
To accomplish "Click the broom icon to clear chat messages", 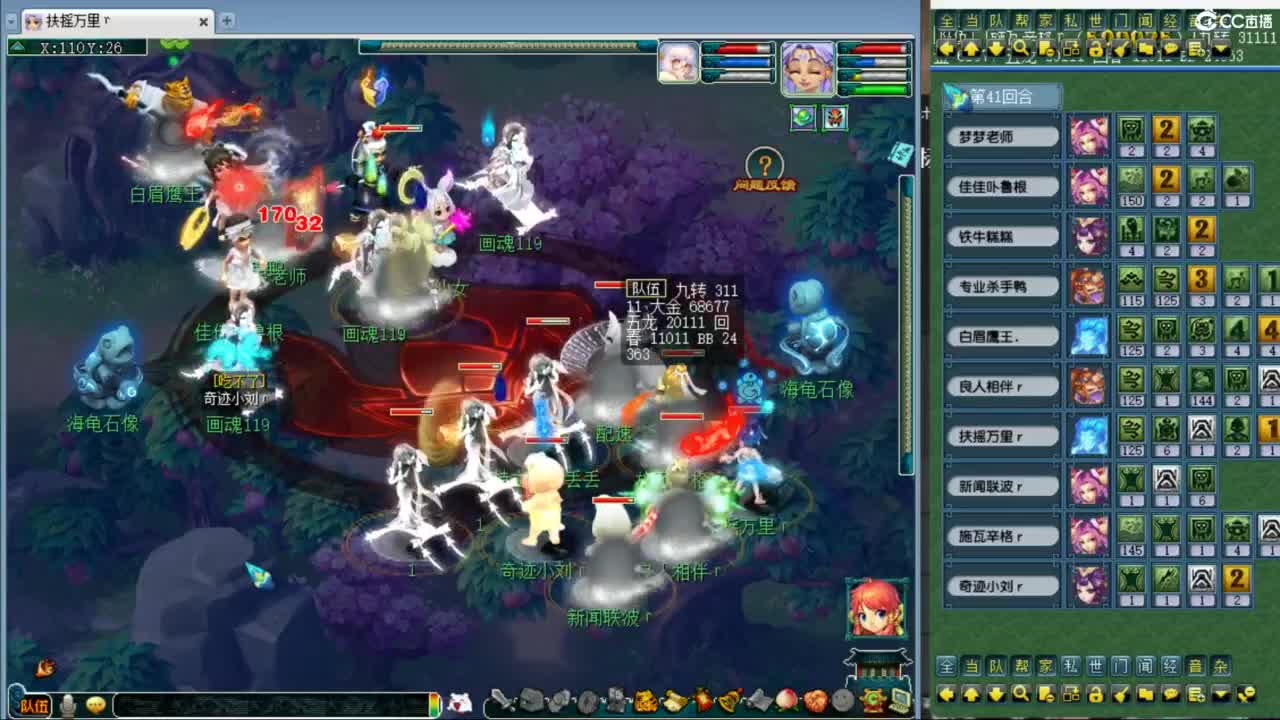I will click(x=1119, y=694).
